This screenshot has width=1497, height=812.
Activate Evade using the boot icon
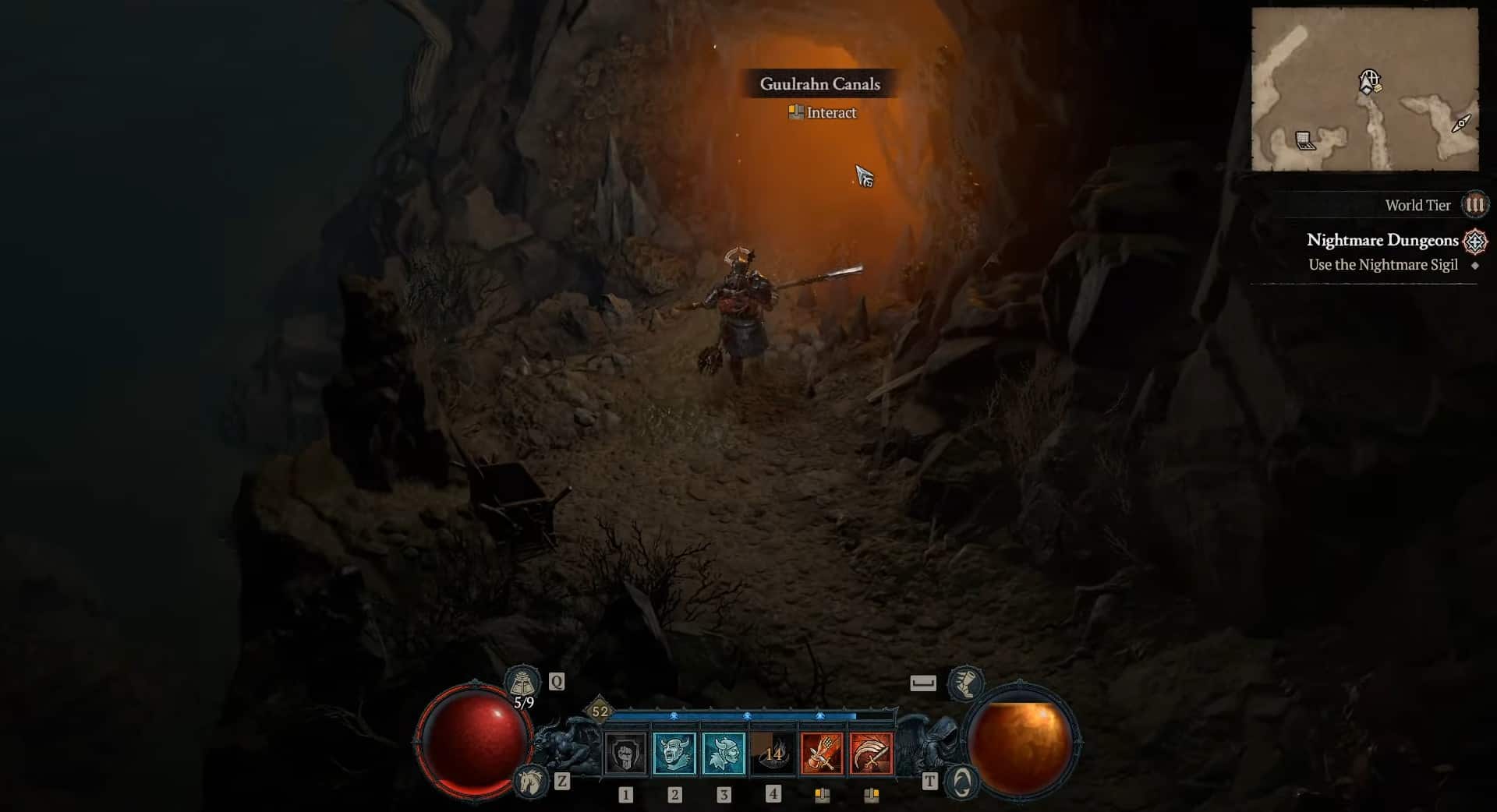pyautogui.click(x=966, y=685)
